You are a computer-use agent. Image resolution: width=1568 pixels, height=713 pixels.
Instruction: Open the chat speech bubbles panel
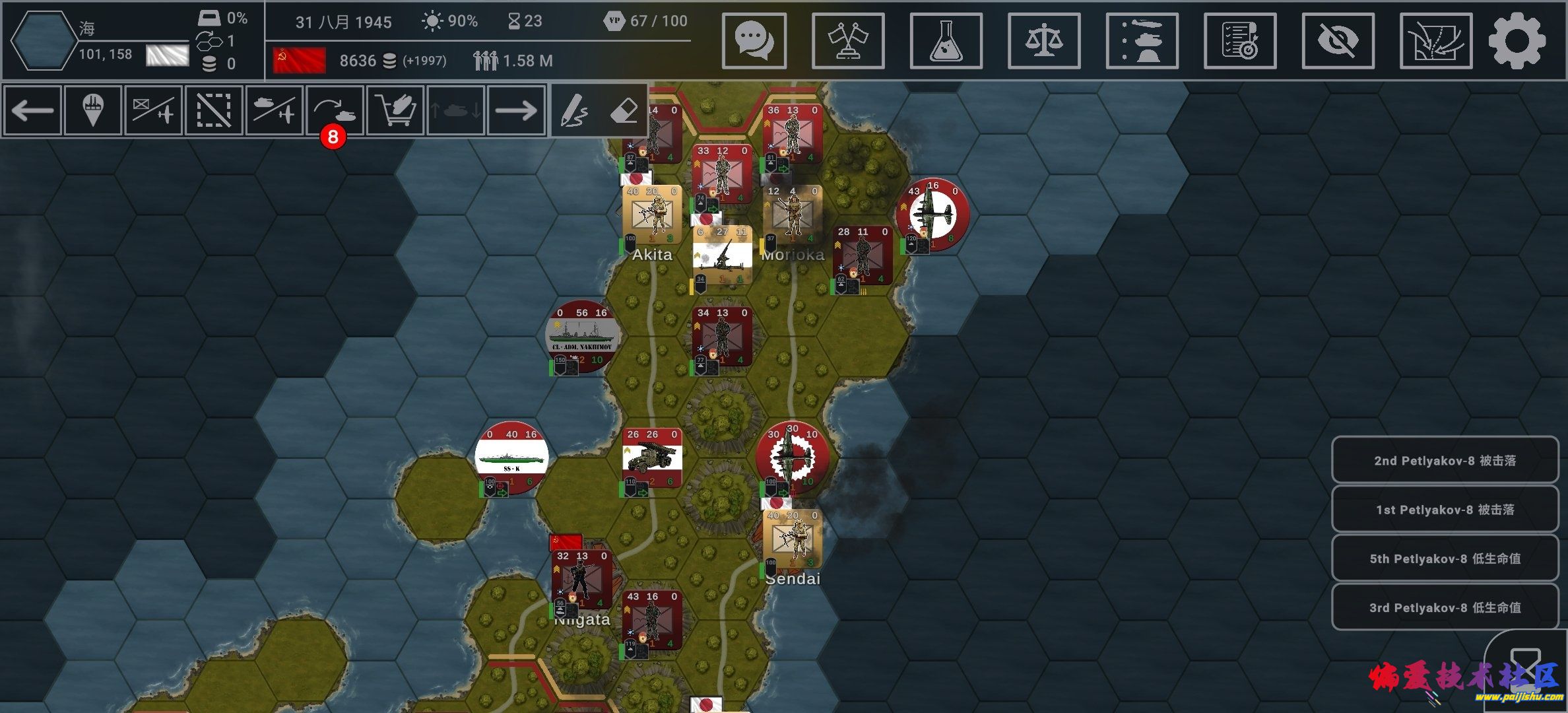pyautogui.click(x=754, y=41)
